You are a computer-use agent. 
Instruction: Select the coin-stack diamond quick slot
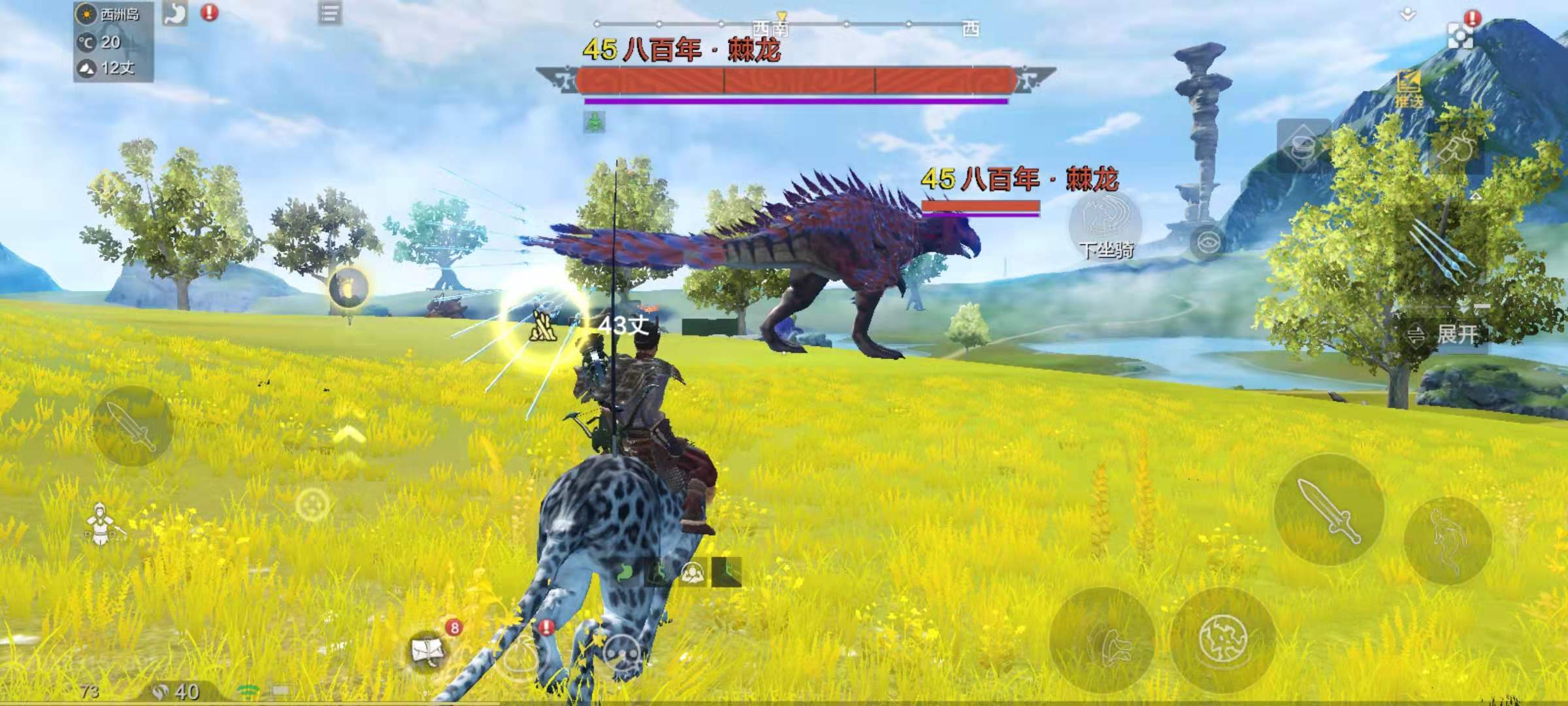pos(1303,146)
